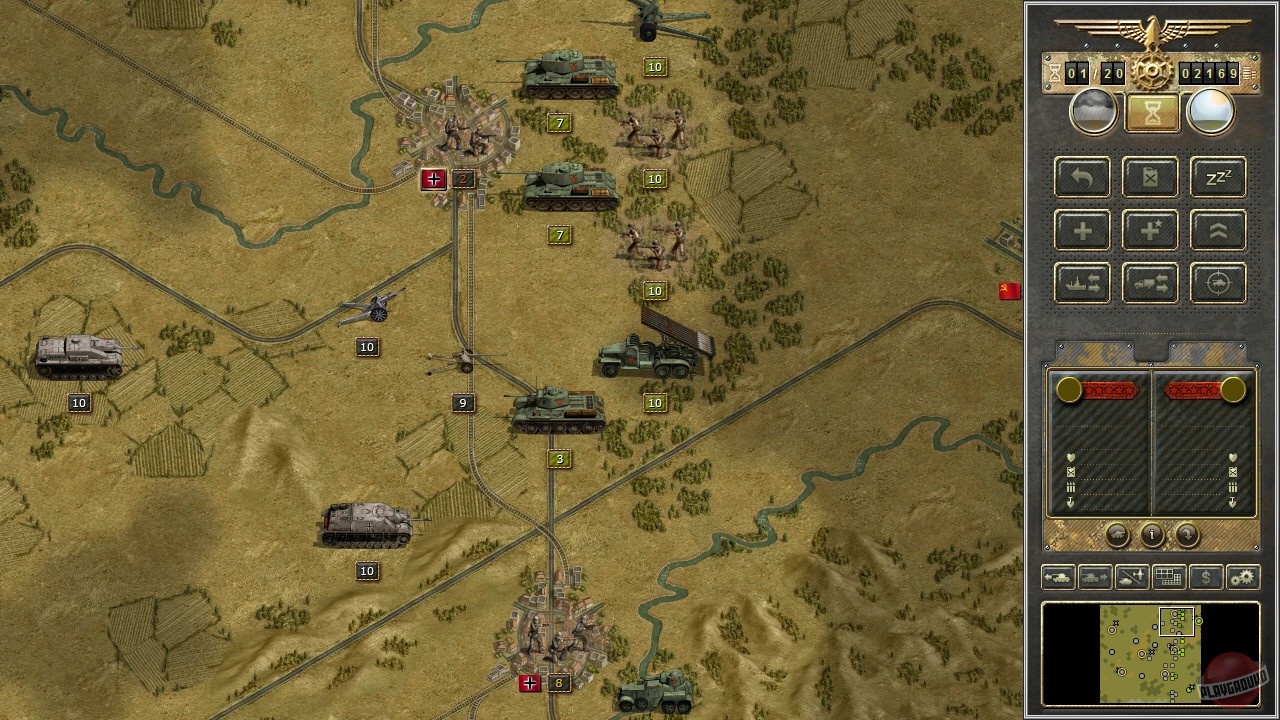This screenshot has height=720, width=1280.
Task: Select the previous unit with the left-arrow tank icon
Action: [x=1058, y=577]
